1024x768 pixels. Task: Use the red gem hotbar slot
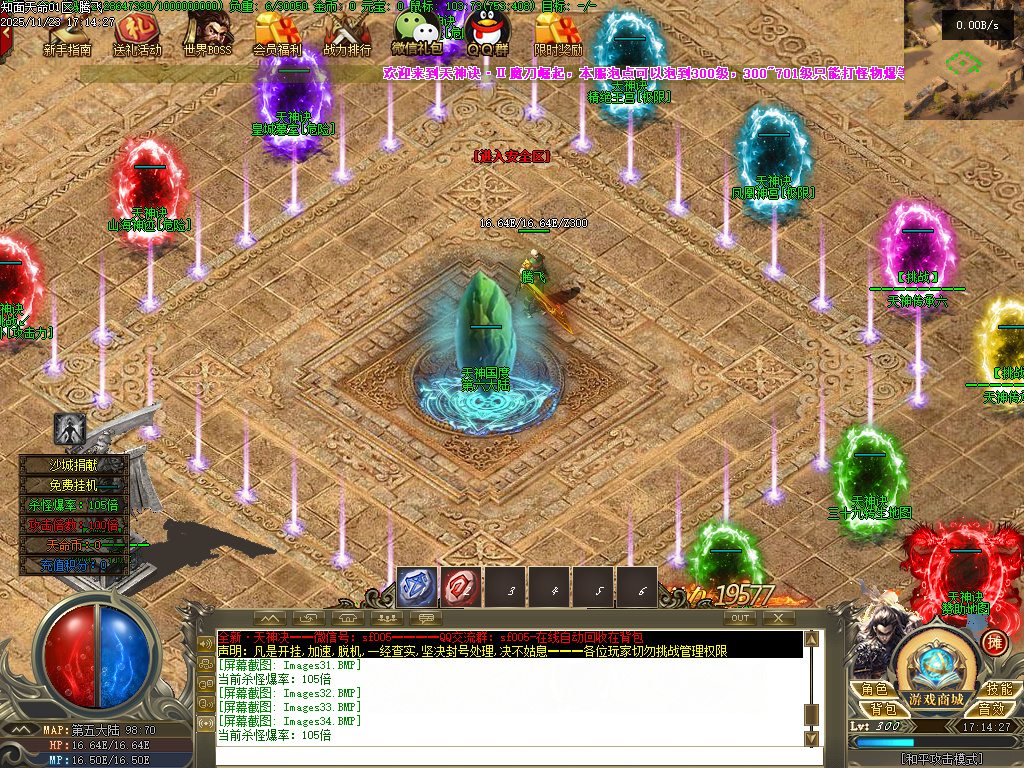(461, 588)
